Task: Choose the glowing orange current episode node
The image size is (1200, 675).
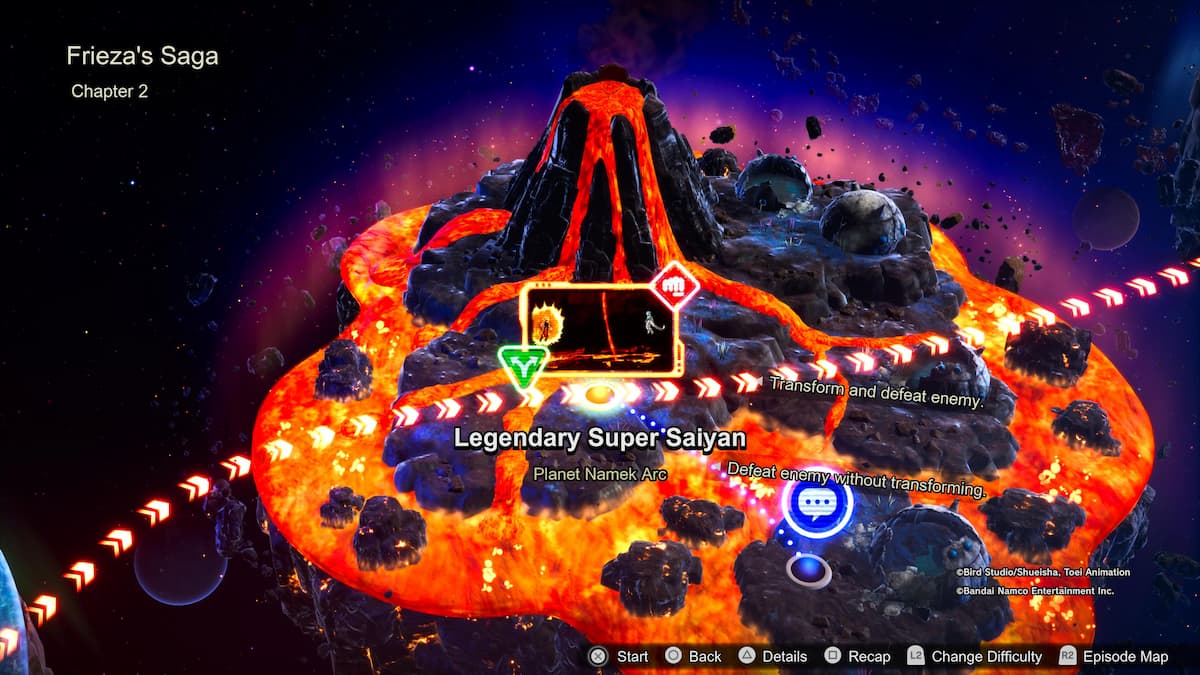Action: click(599, 394)
